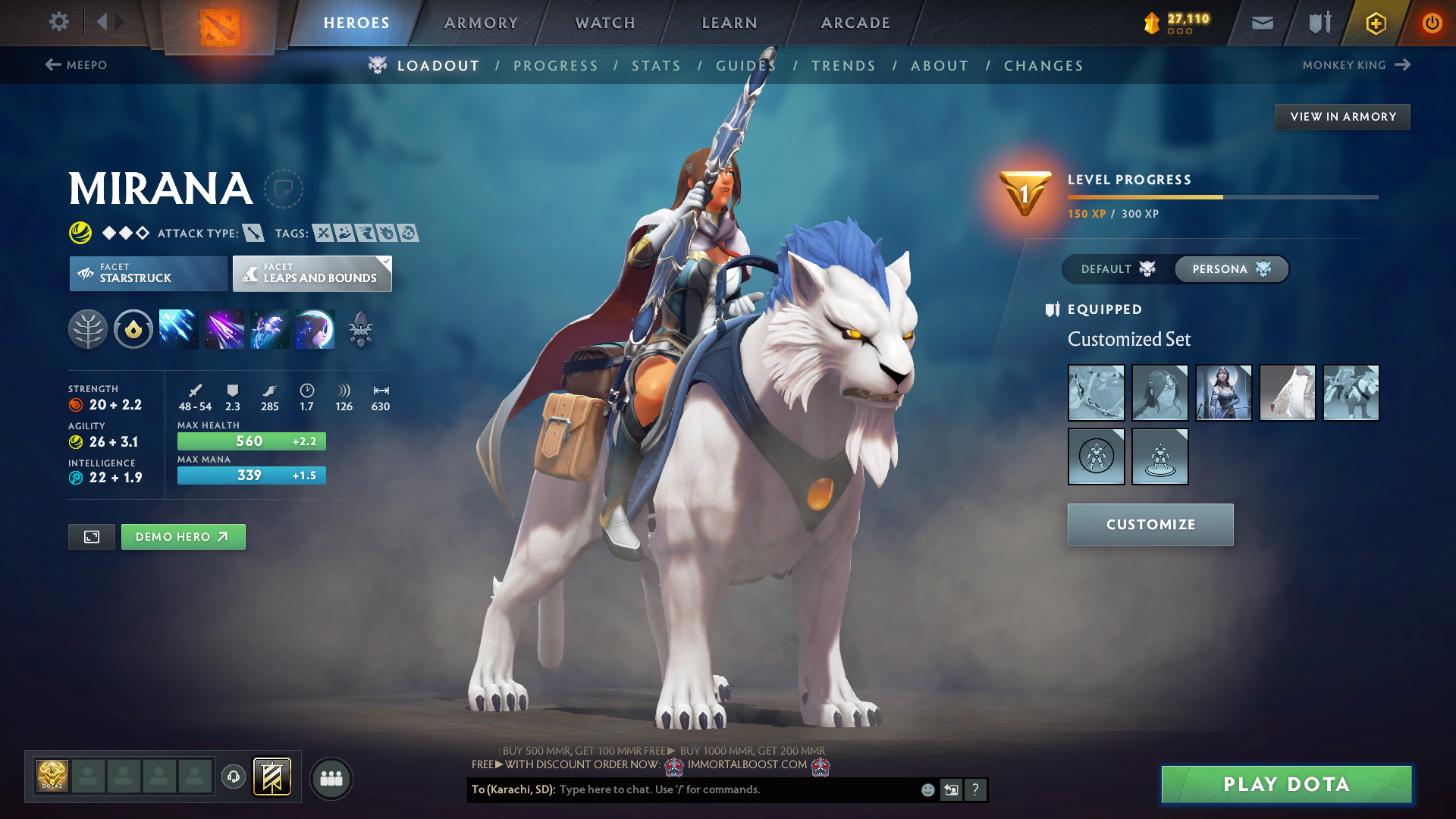Switch to the Default hero model

(1118, 269)
